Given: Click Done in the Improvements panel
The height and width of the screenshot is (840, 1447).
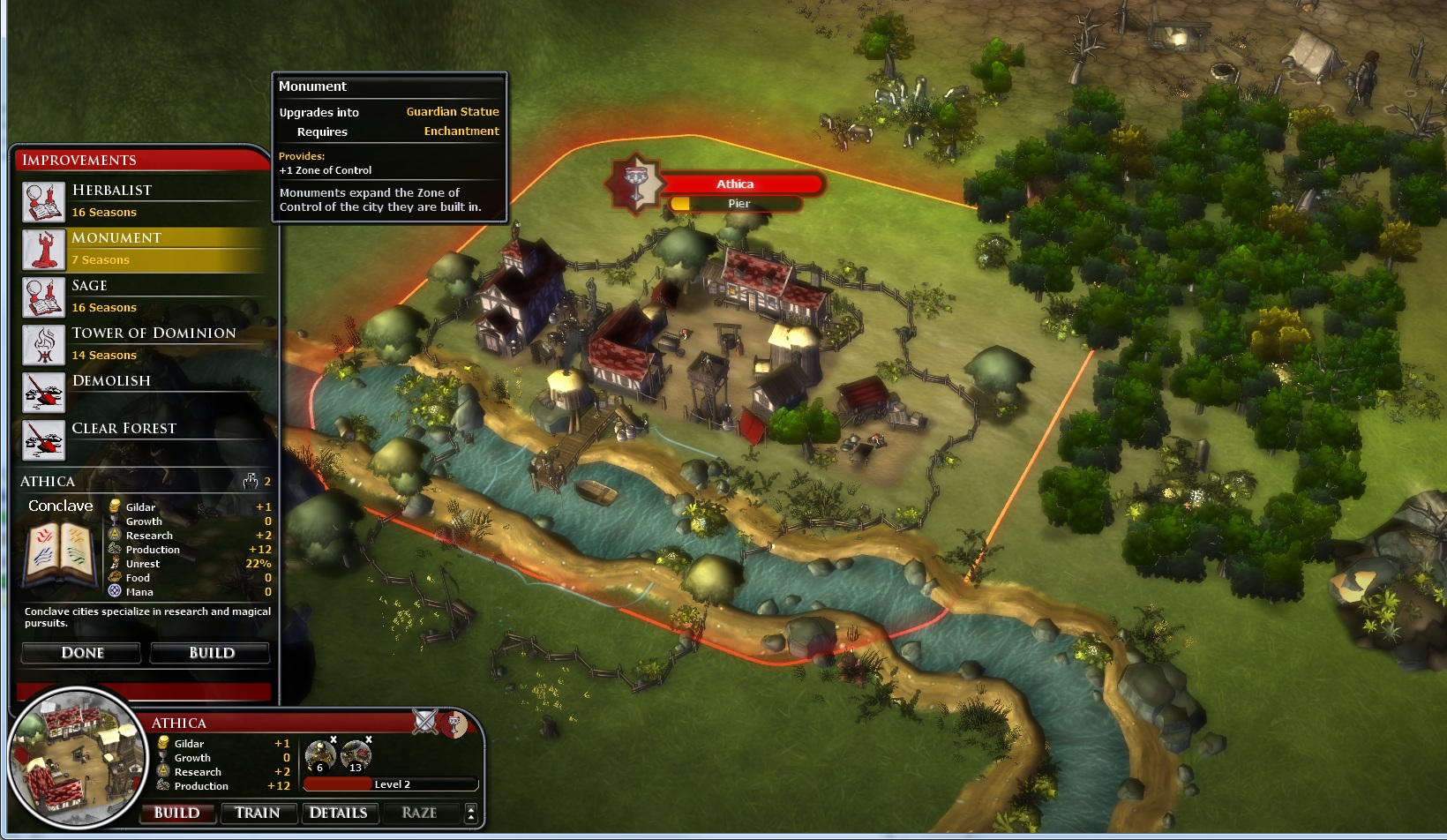Looking at the screenshot, I should coord(81,653).
